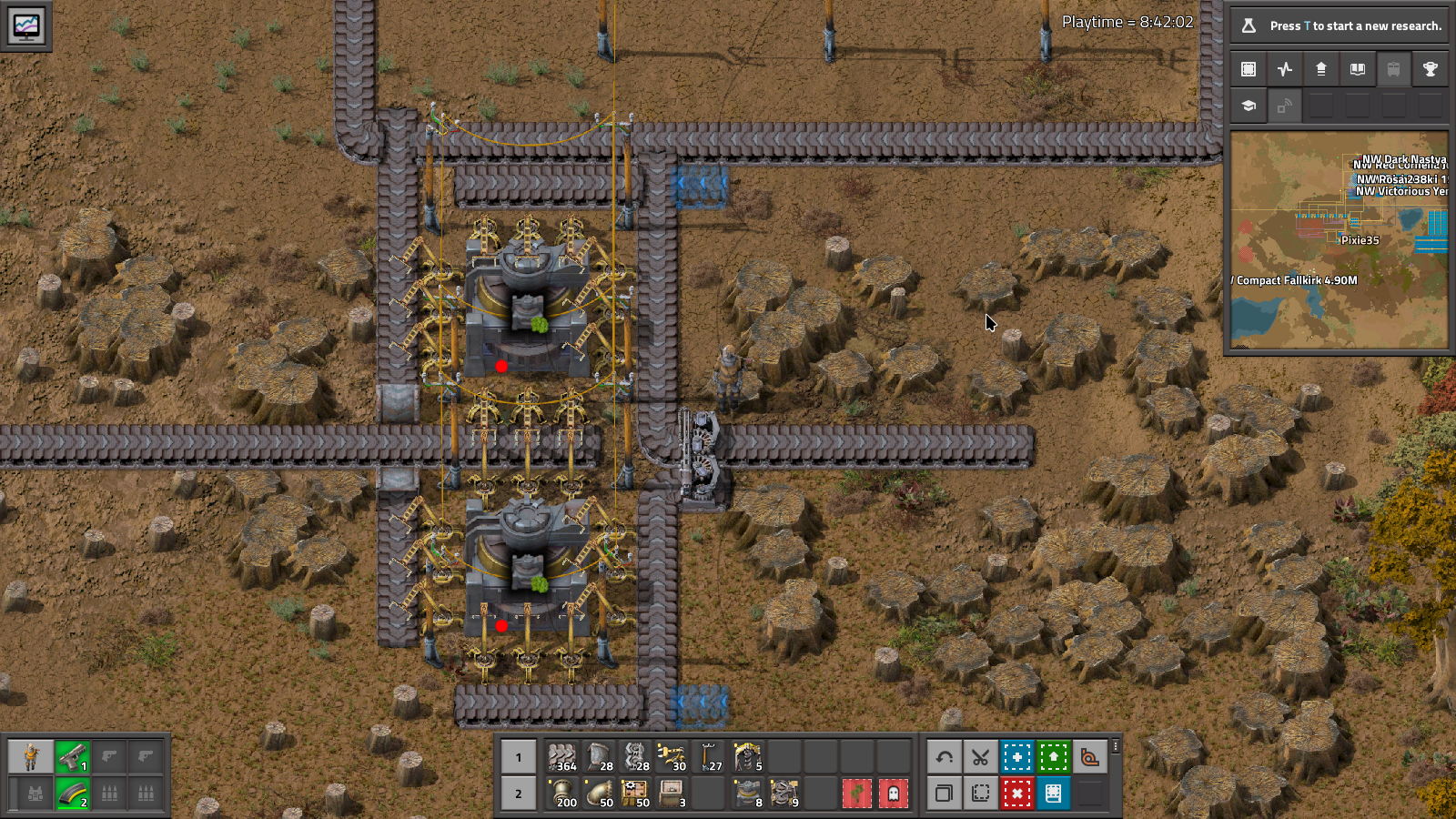Viewport: 1456px width, 819px height.
Task: Open the character screen via the engineer portrait
Action: [x=32, y=757]
